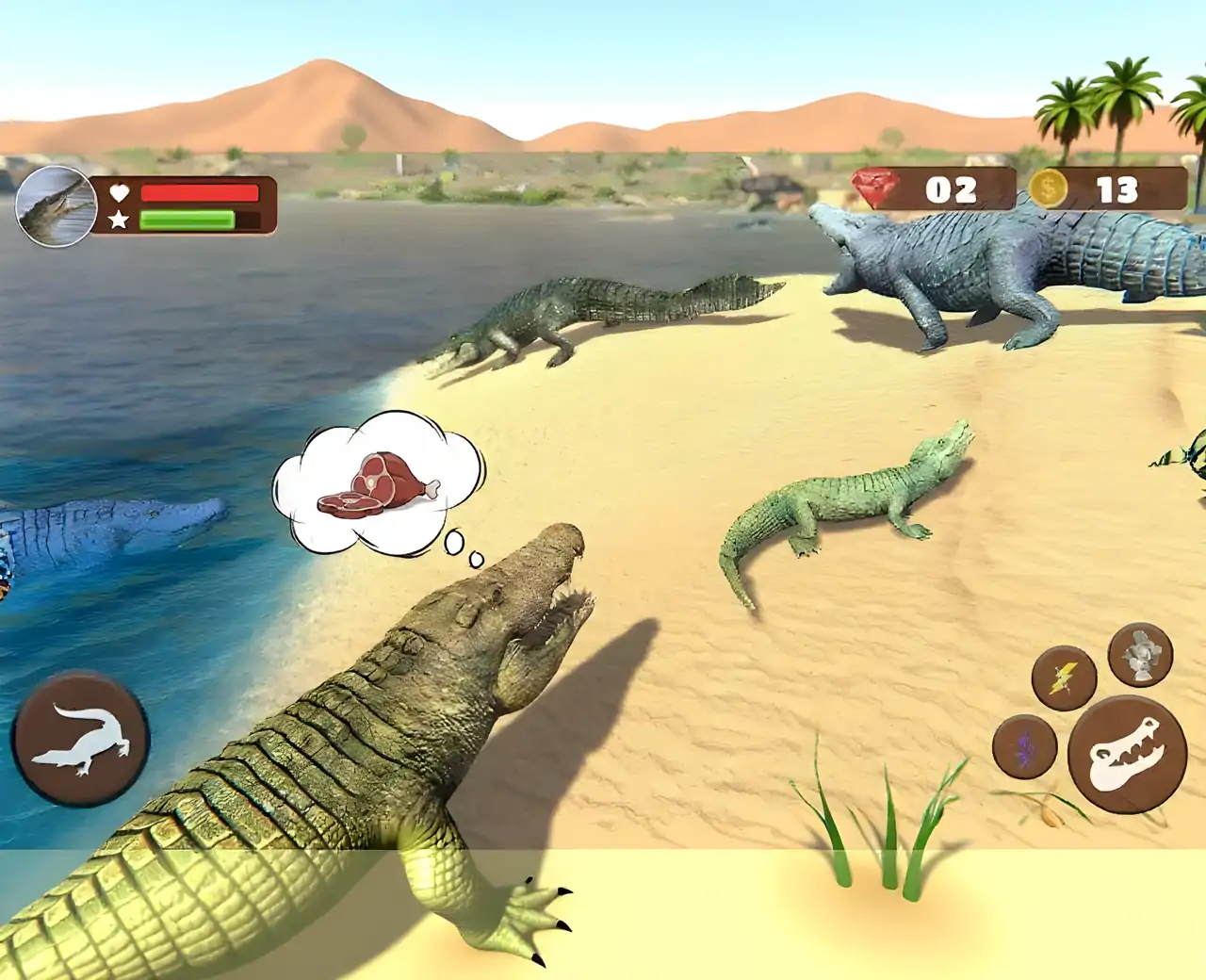Screen dimensions: 1206x980
Task: Use the purple spark ability
Action: coord(1024,747)
